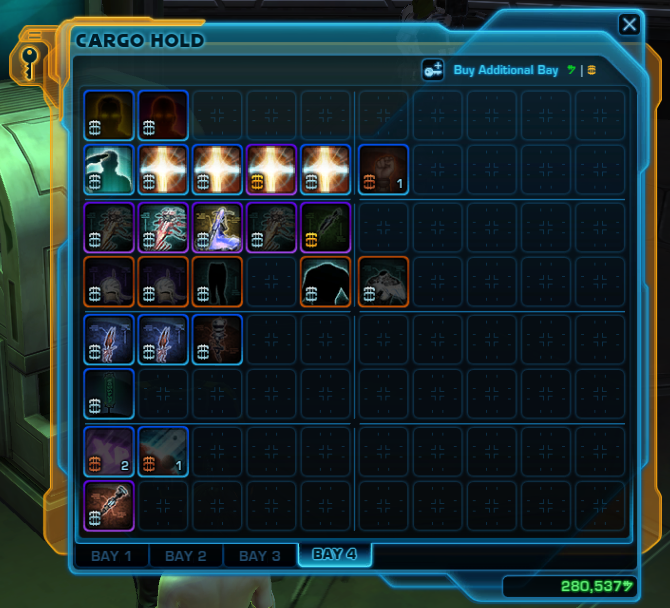Show the Bay 3 tab
Screen dimensions: 670x608
pyautogui.click(x=259, y=556)
